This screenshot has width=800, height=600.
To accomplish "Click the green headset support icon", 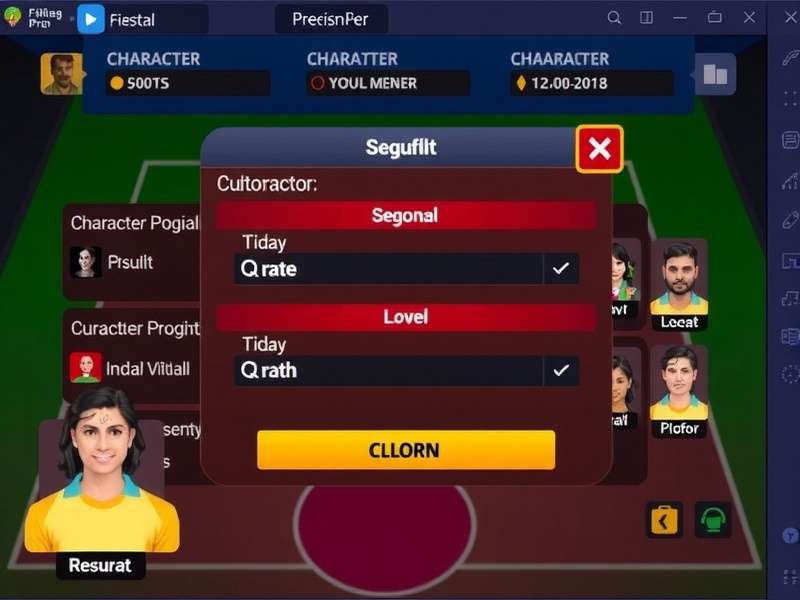I will pyautogui.click(x=713, y=519).
